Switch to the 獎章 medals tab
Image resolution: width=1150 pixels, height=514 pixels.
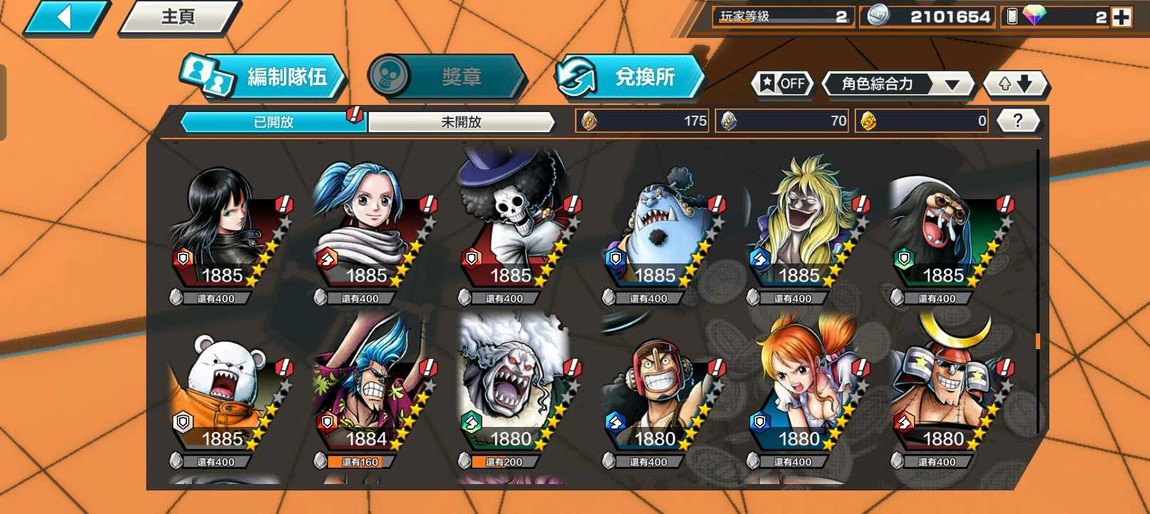[x=446, y=77]
